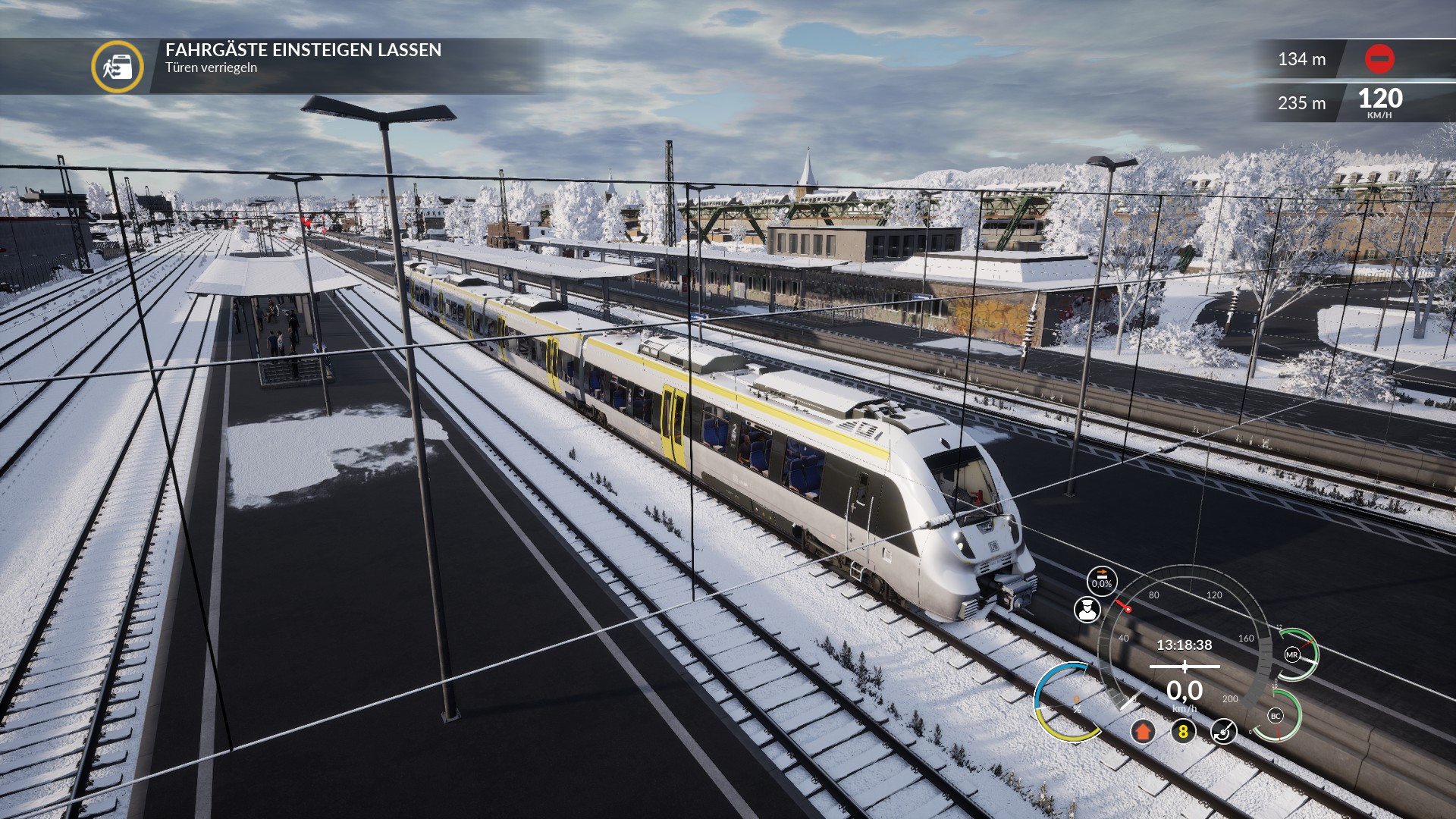The image size is (1456, 819).
Task: Click the train driver cap icon
Action: pyautogui.click(x=1087, y=610)
